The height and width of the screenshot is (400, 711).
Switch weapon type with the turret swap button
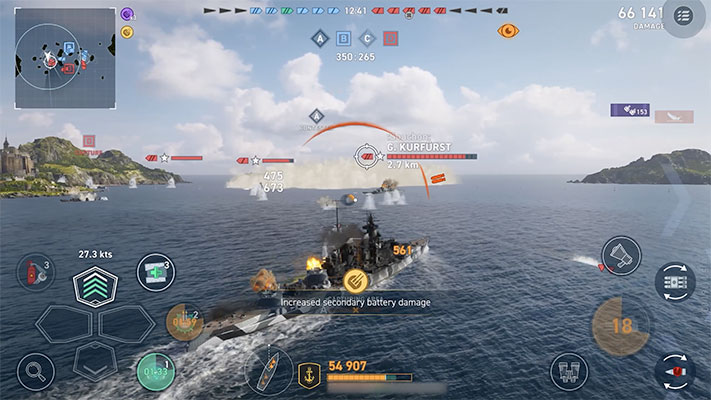point(675,282)
